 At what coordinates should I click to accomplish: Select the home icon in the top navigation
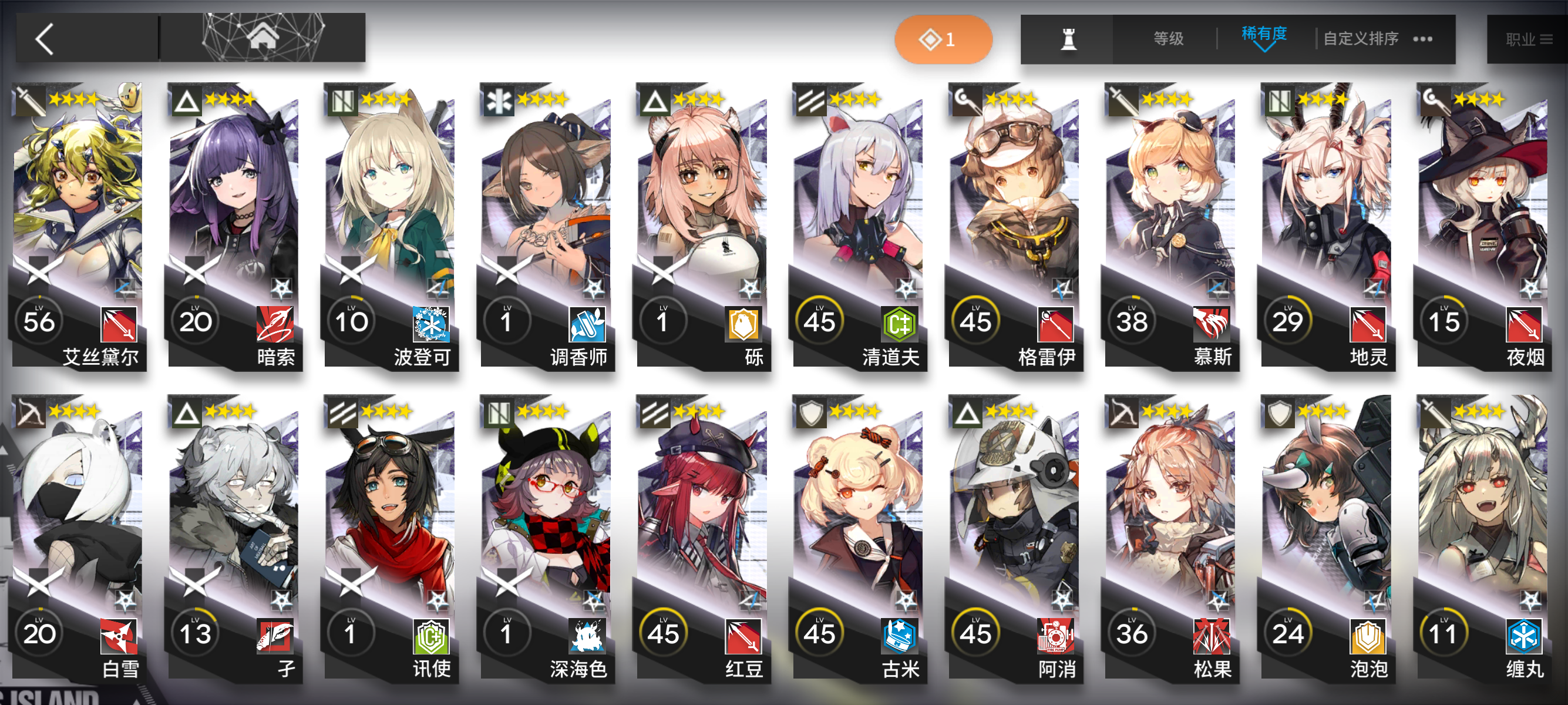[264, 38]
